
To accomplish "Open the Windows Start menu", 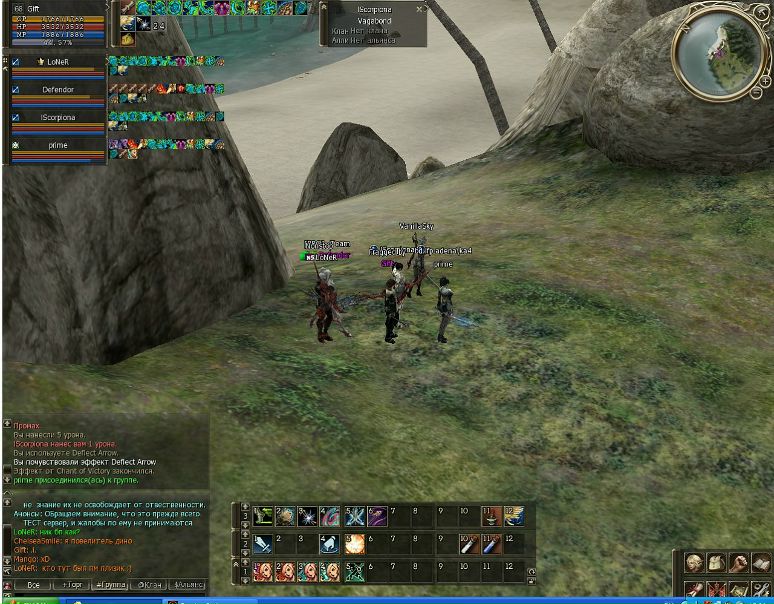I will (x=30, y=600).
